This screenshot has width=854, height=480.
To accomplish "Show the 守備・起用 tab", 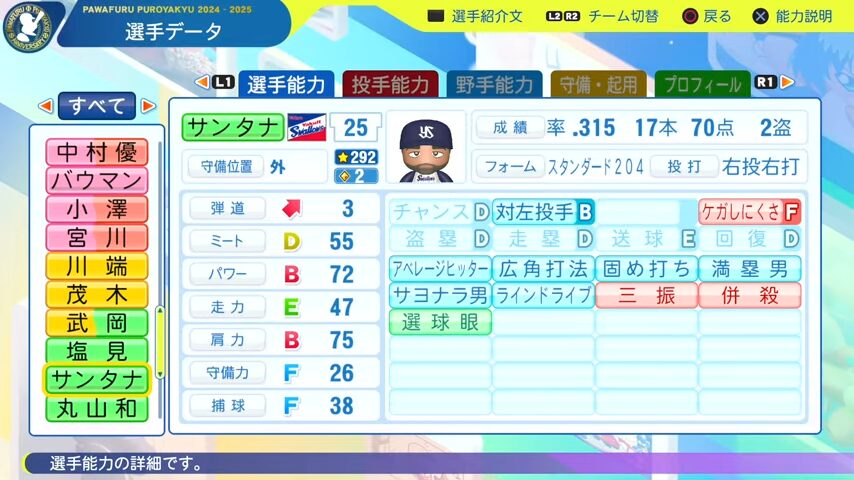I will pyautogui.click(x=598, y=84).
